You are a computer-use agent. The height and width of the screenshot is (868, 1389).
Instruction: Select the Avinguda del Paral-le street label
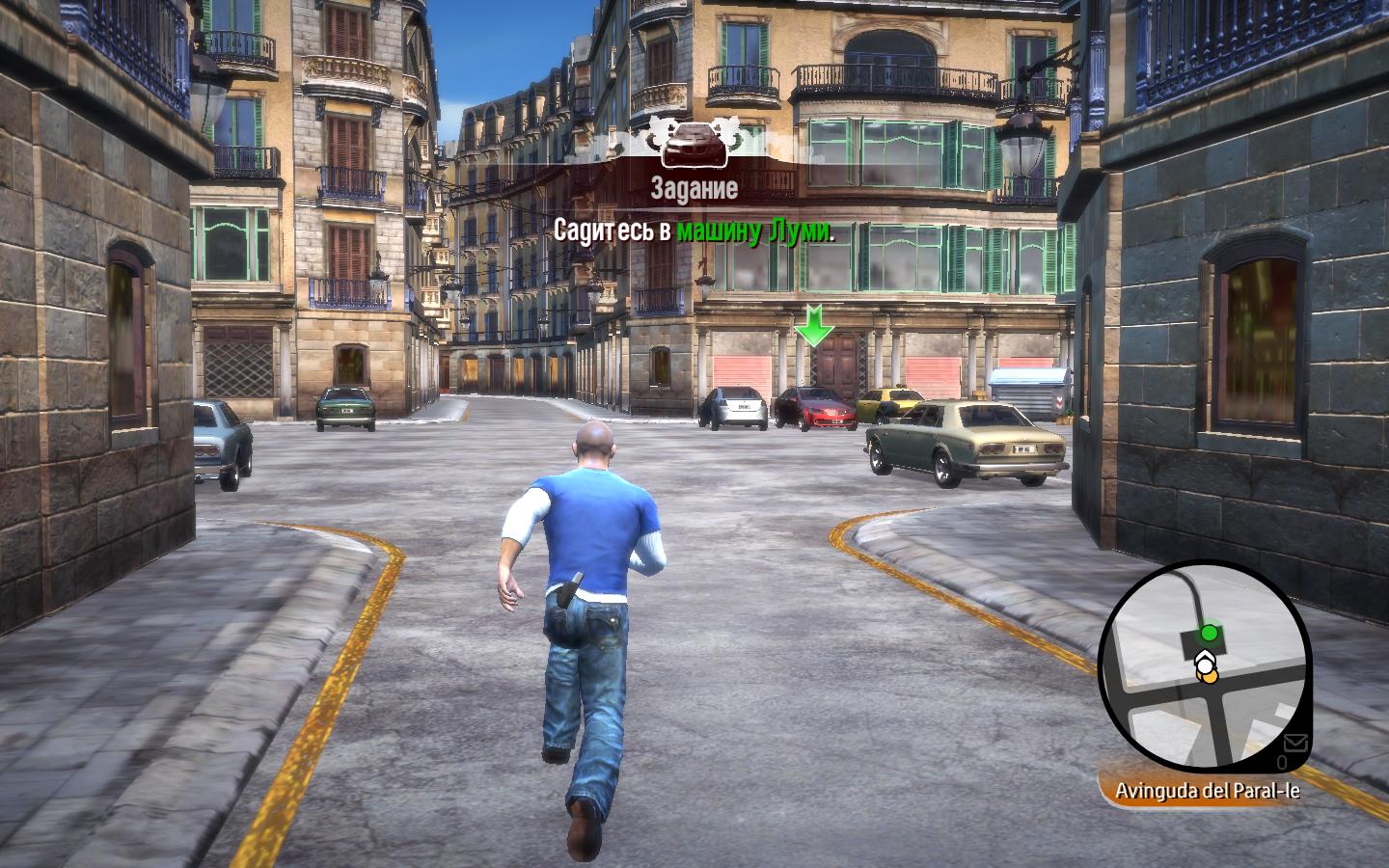pos(1207,791)
